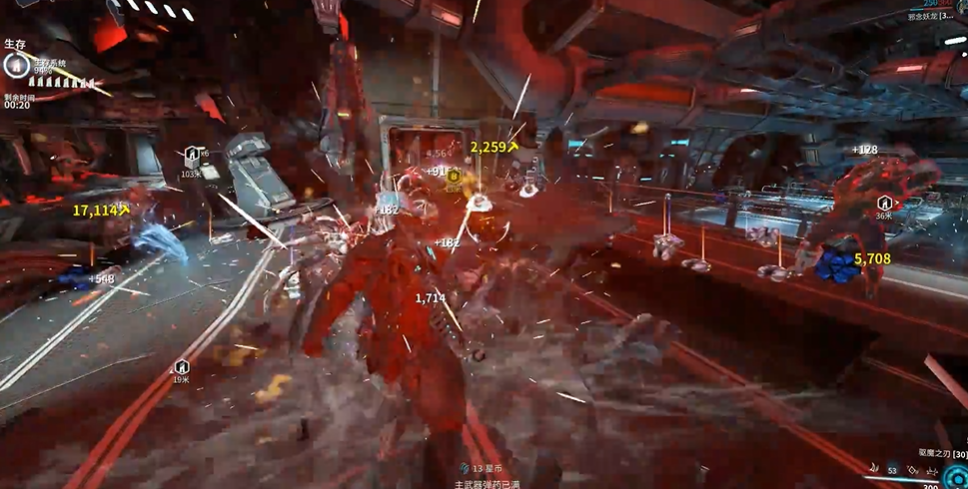968x489 pixels.
Task: Activate the fourth warframe ability icon
Action: point(930,470)
